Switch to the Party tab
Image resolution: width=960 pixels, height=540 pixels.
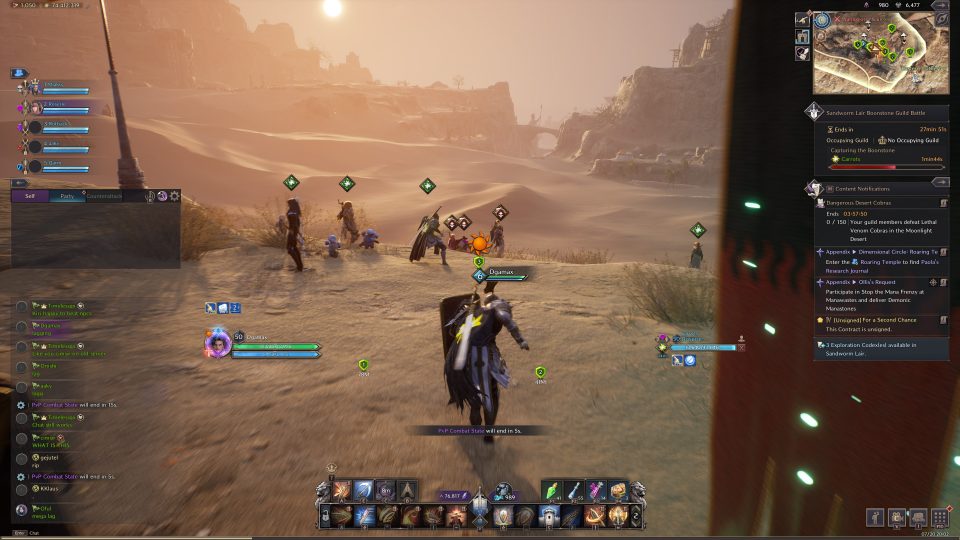point(67,197)
